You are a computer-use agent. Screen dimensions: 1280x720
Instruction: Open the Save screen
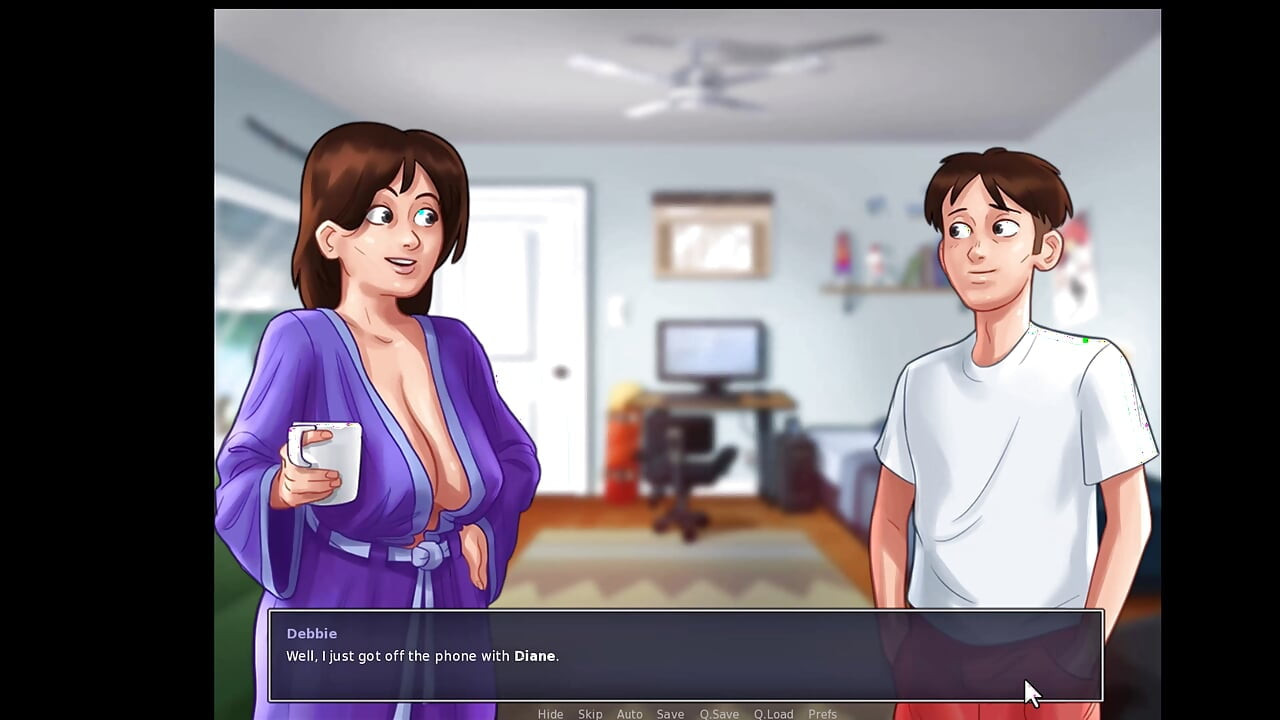[670, 714]
